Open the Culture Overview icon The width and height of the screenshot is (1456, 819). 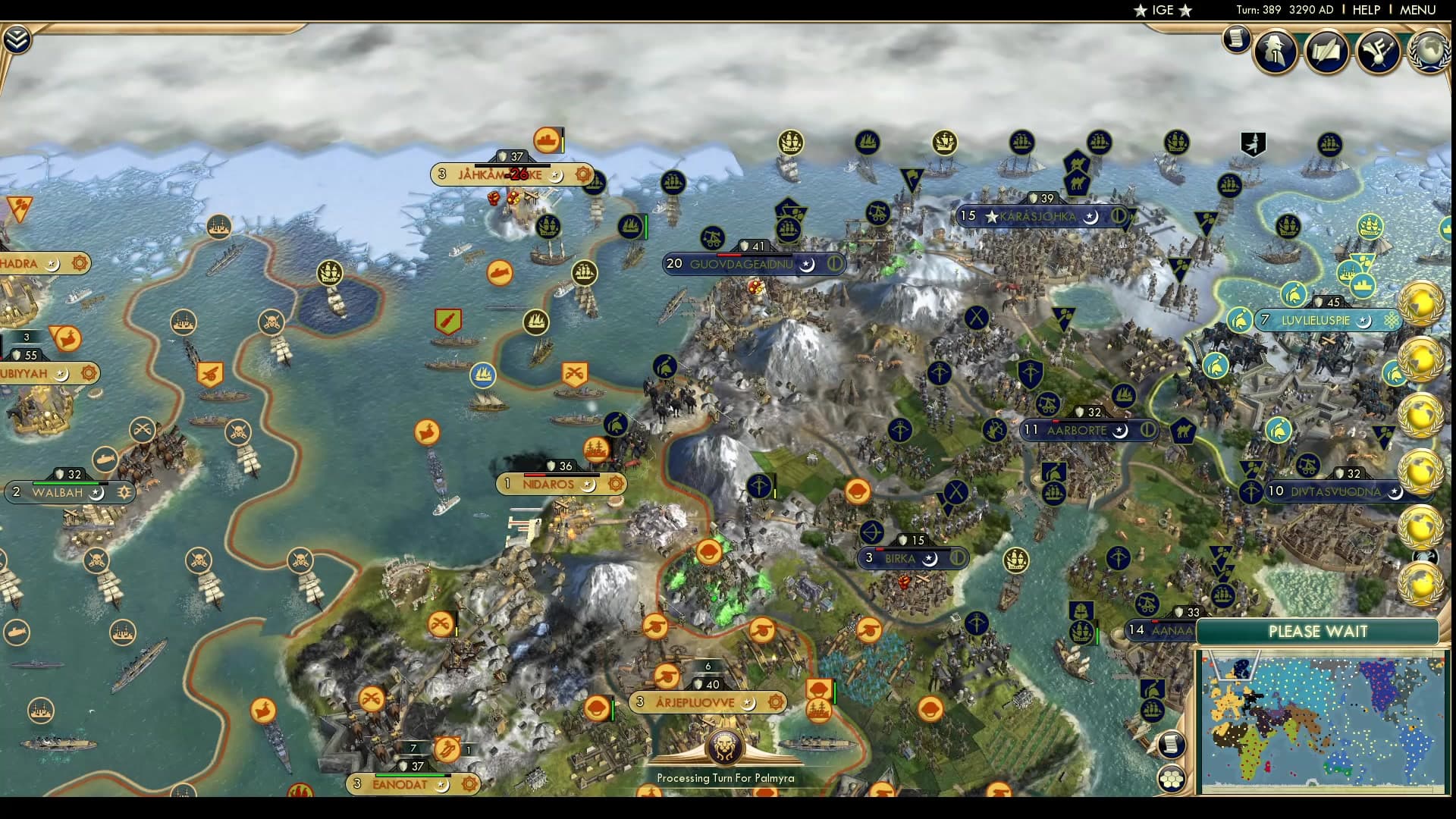1378,50
